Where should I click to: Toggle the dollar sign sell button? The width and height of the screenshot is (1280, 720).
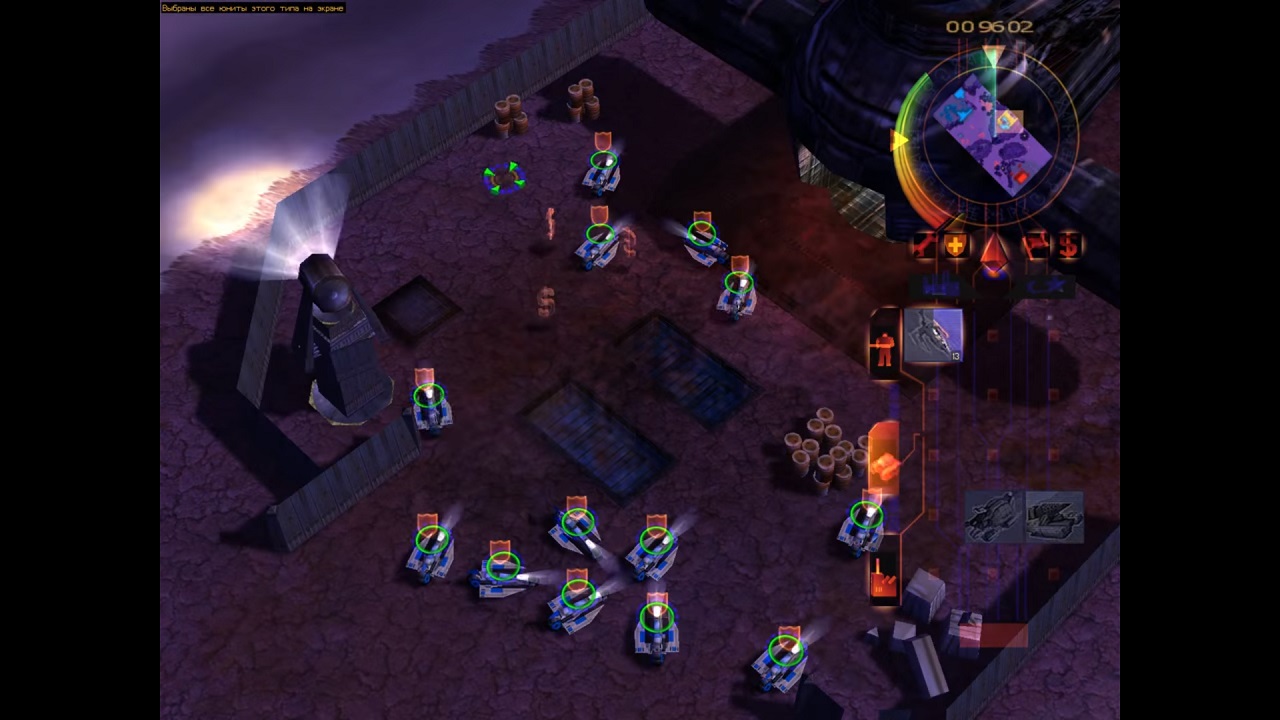(1068, 245)
